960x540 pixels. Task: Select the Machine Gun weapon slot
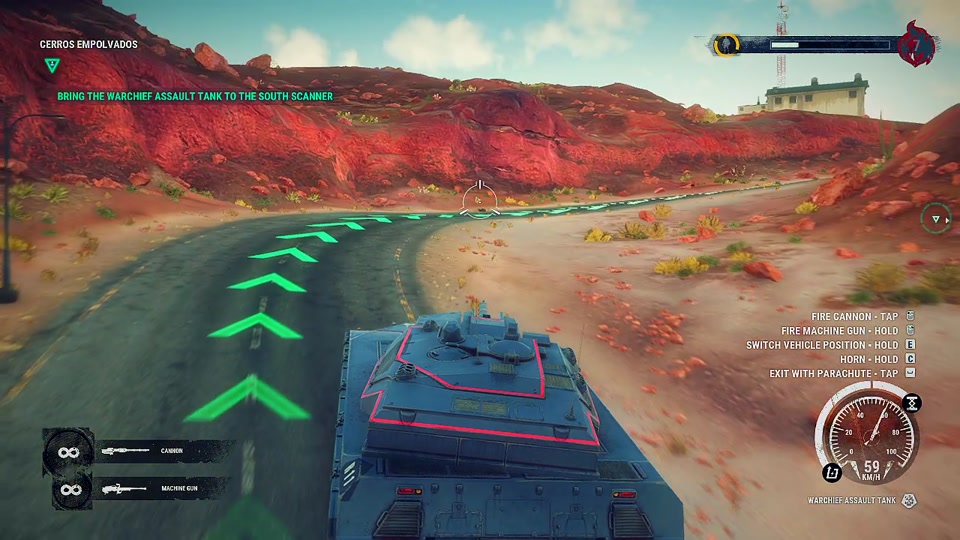(x=140, y=489)
